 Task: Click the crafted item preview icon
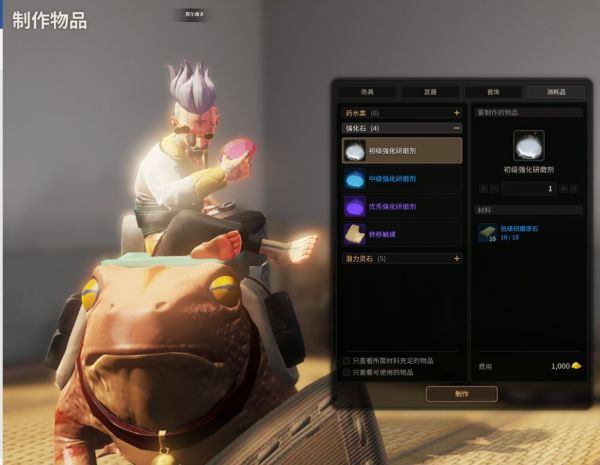point(527,147)
